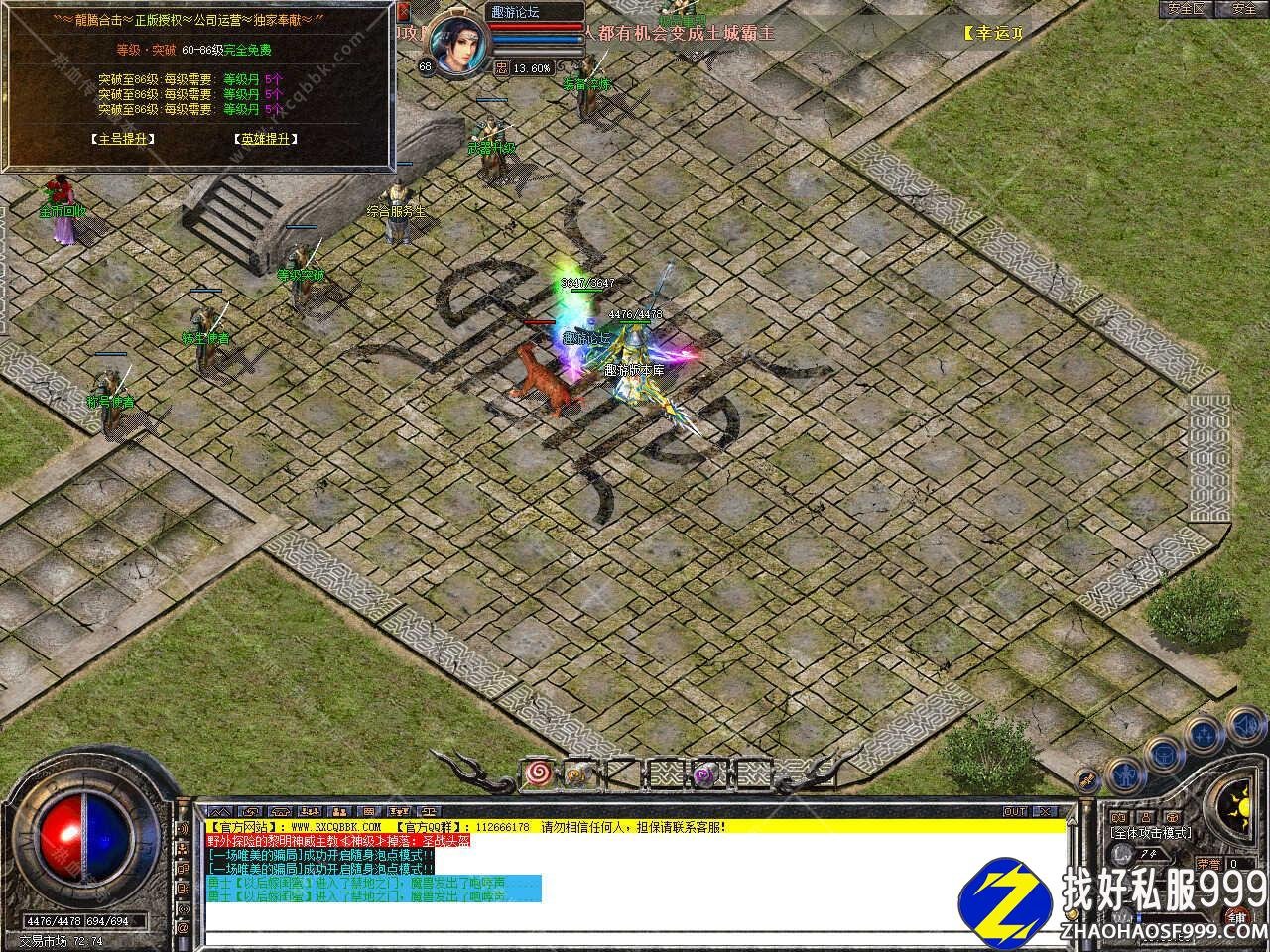This screenshot has width=1270, height=952.
Task: Click the chat text input line
Action: pyautogui.click(x=635, y=932)
